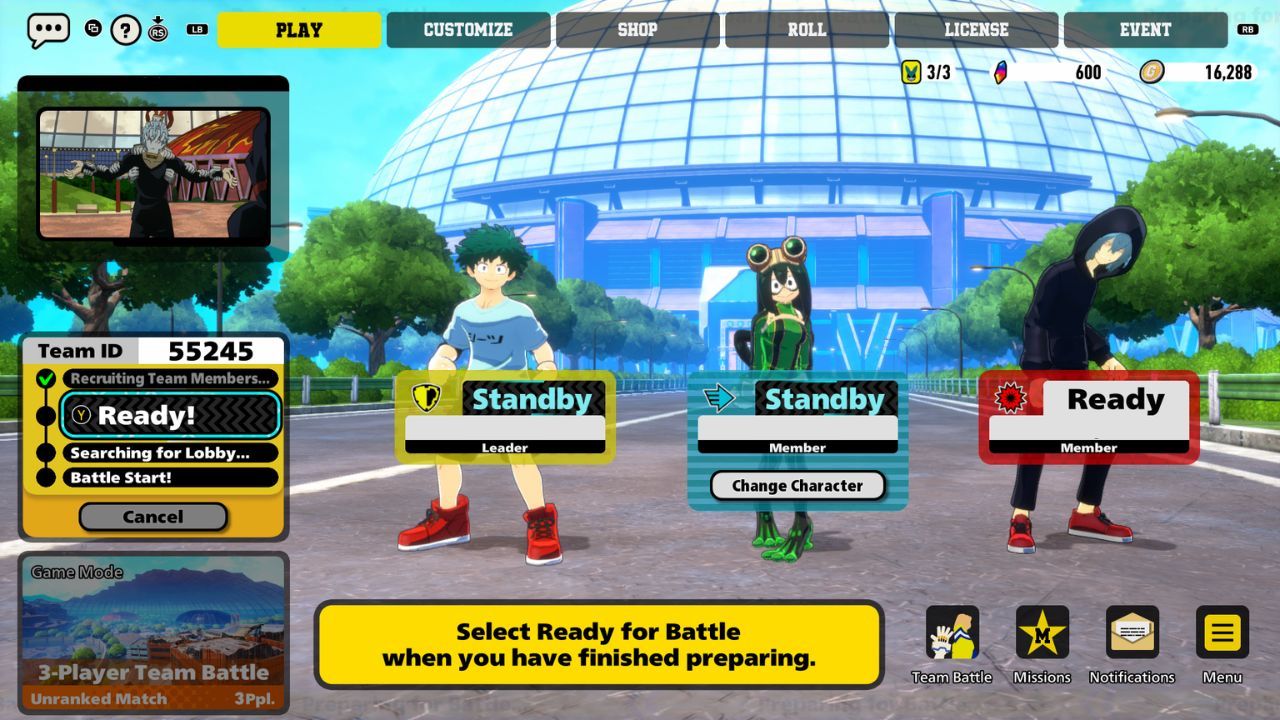Open the Team Battle panel icon
Screen dimensions: 1280x720
tap(952, 632)
